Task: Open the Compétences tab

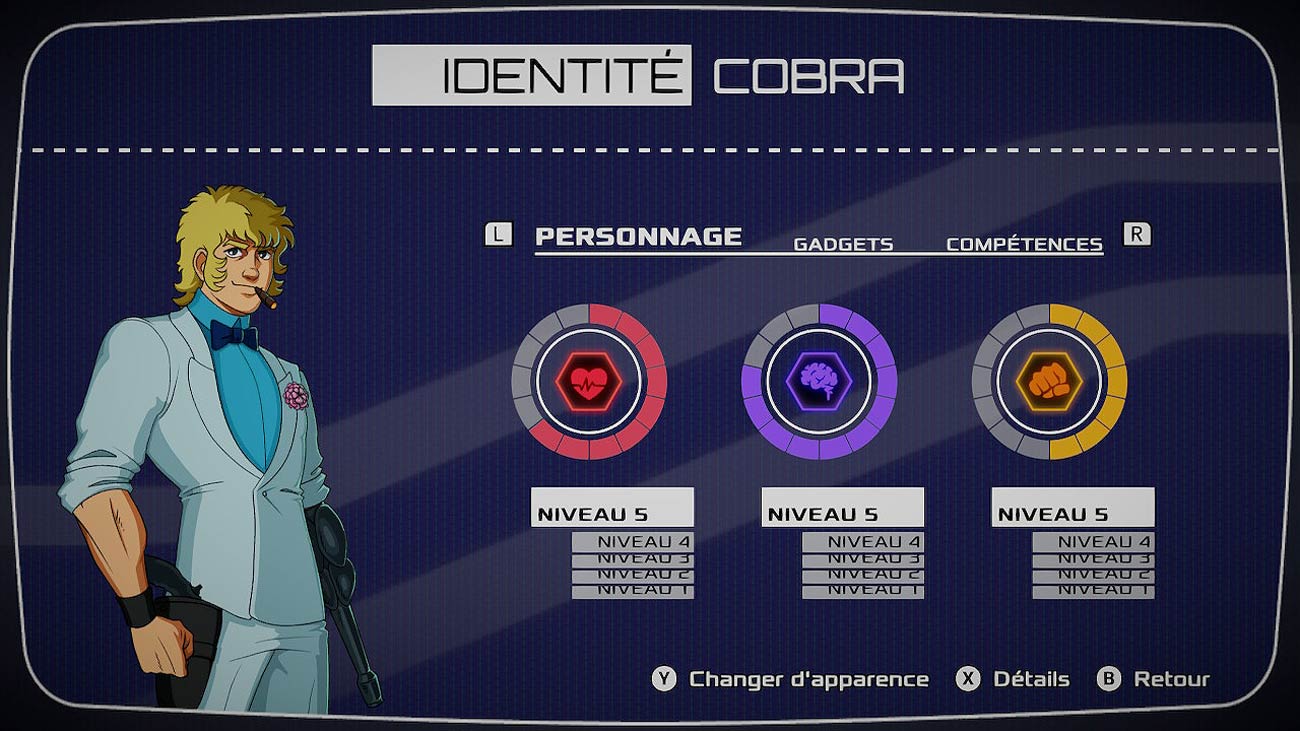Action: pos(1024,244)
